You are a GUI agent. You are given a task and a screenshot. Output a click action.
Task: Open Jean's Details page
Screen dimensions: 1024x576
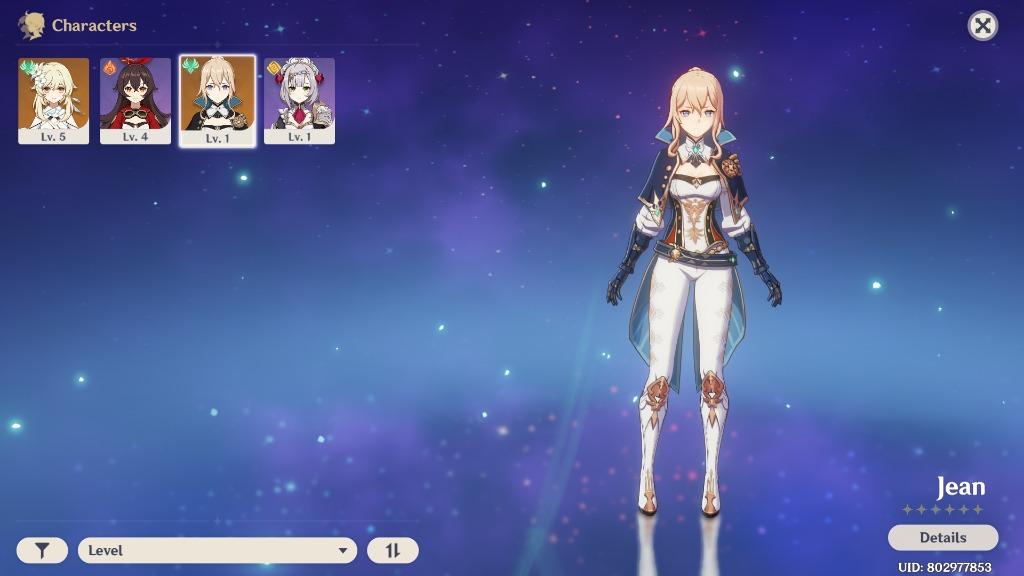click(x=942, y=537)
